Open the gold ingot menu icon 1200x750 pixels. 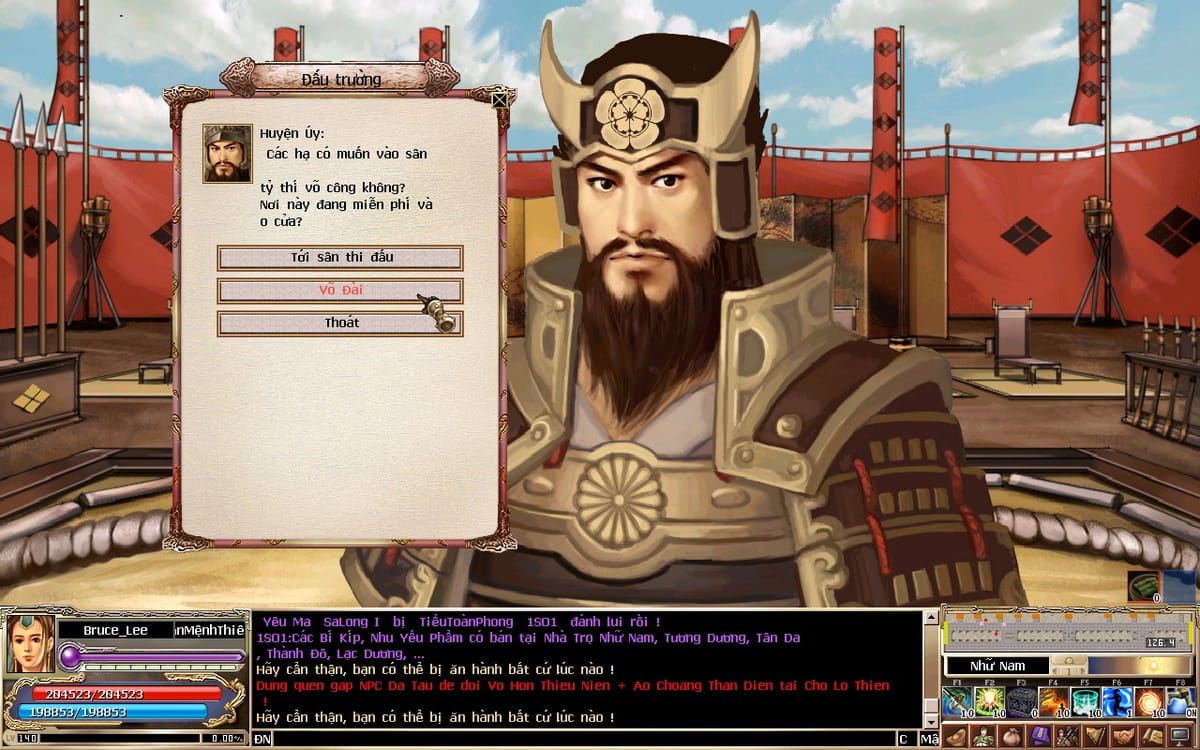tap(954, 737)
